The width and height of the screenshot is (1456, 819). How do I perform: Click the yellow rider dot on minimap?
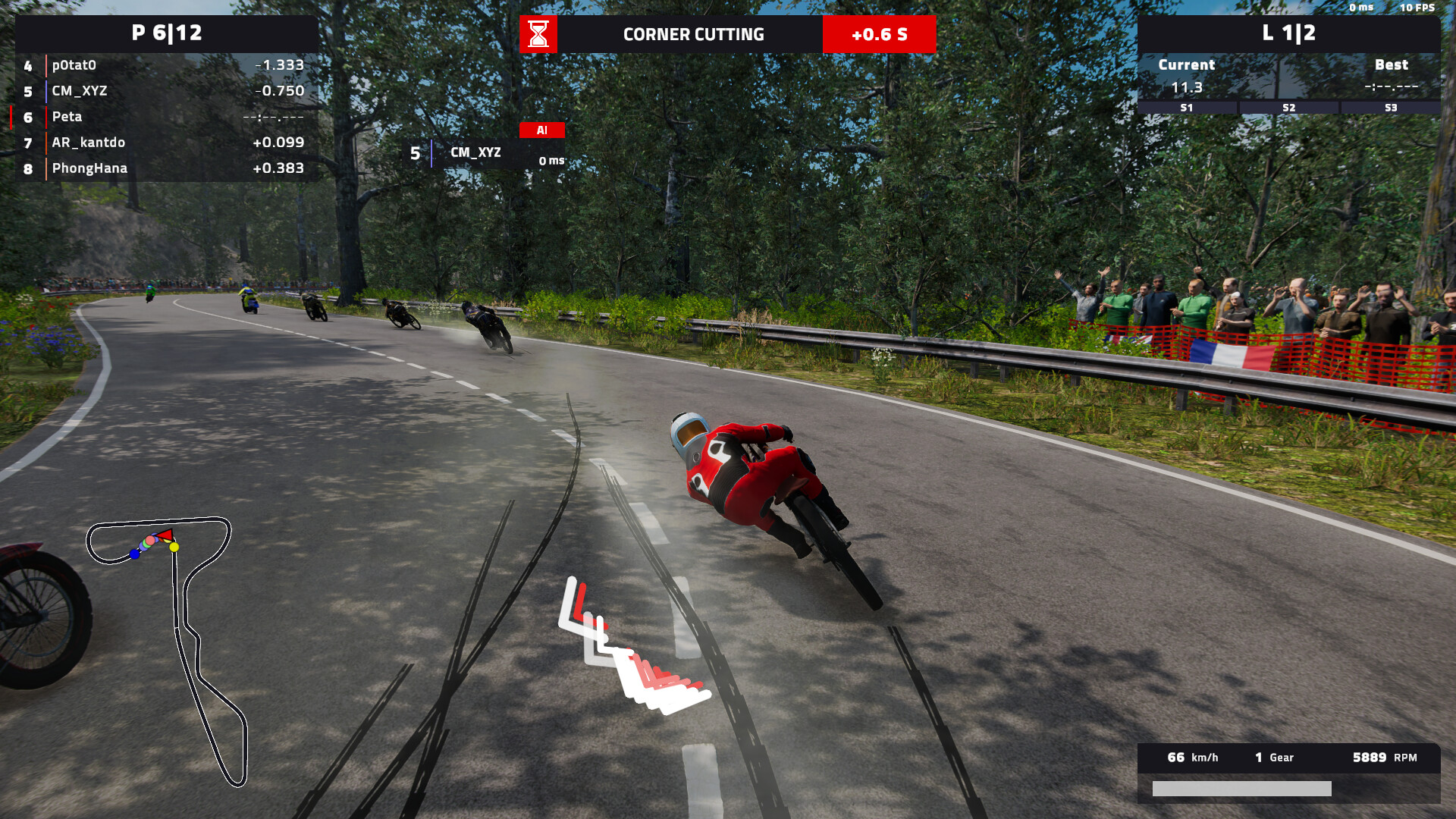pyautogui.click(x=174, y=545)
